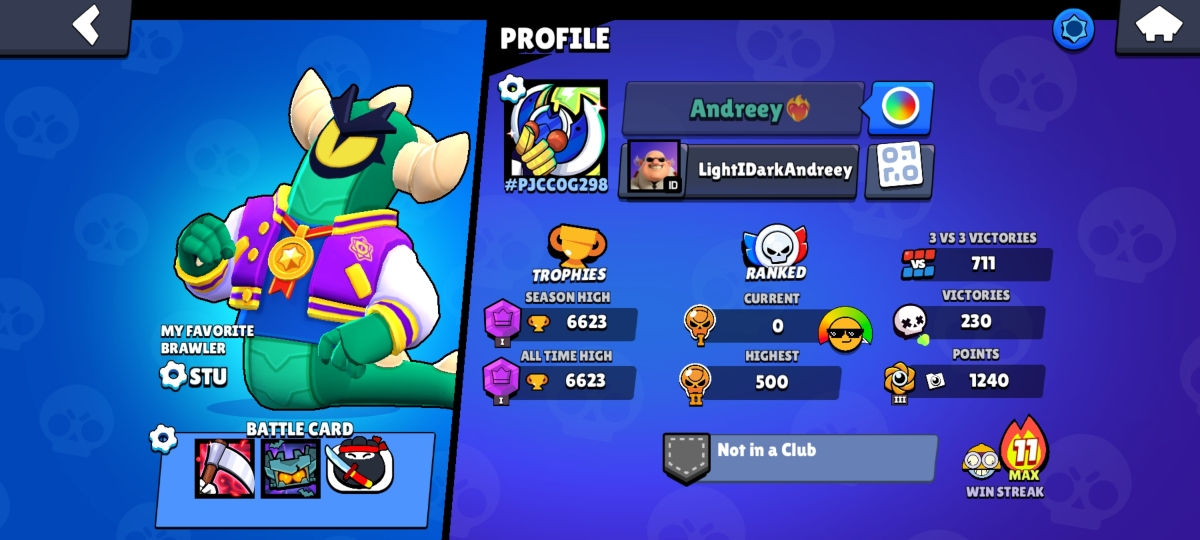Open the LightIDarkAndreey Supercell ID panel

pos(738,169)
